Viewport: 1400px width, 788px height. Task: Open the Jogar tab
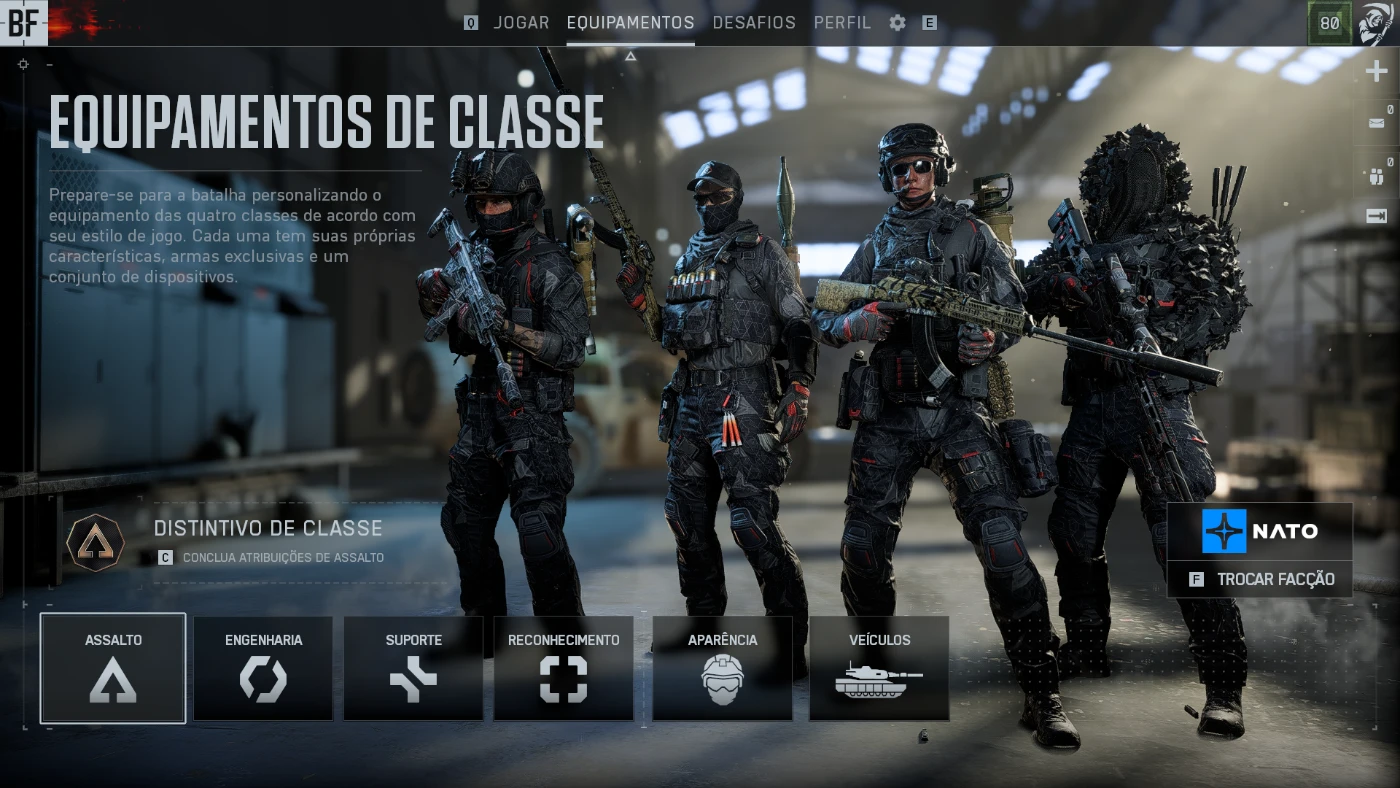[521, 22]
